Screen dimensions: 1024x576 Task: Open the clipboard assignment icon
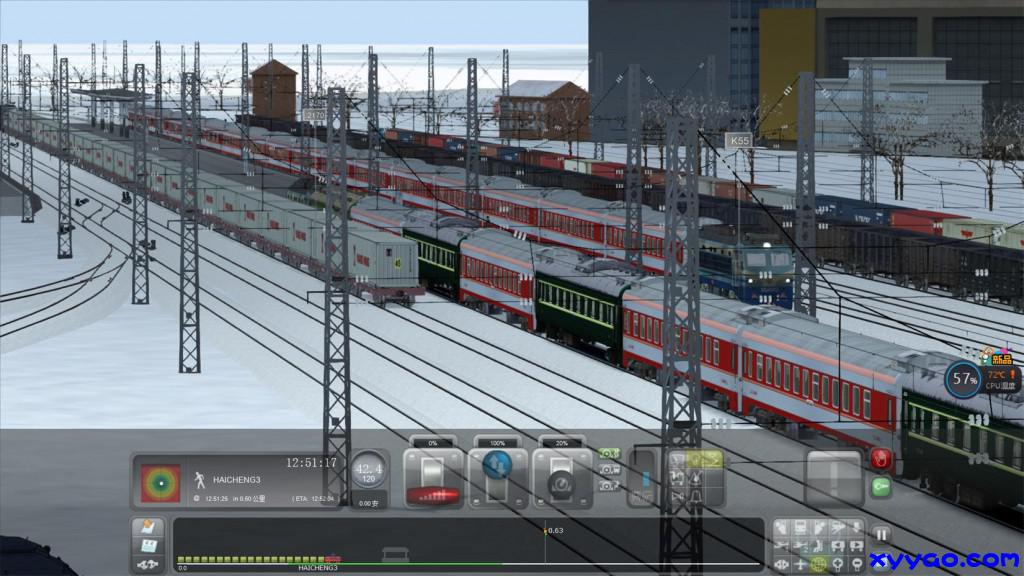tap(147, 546)
